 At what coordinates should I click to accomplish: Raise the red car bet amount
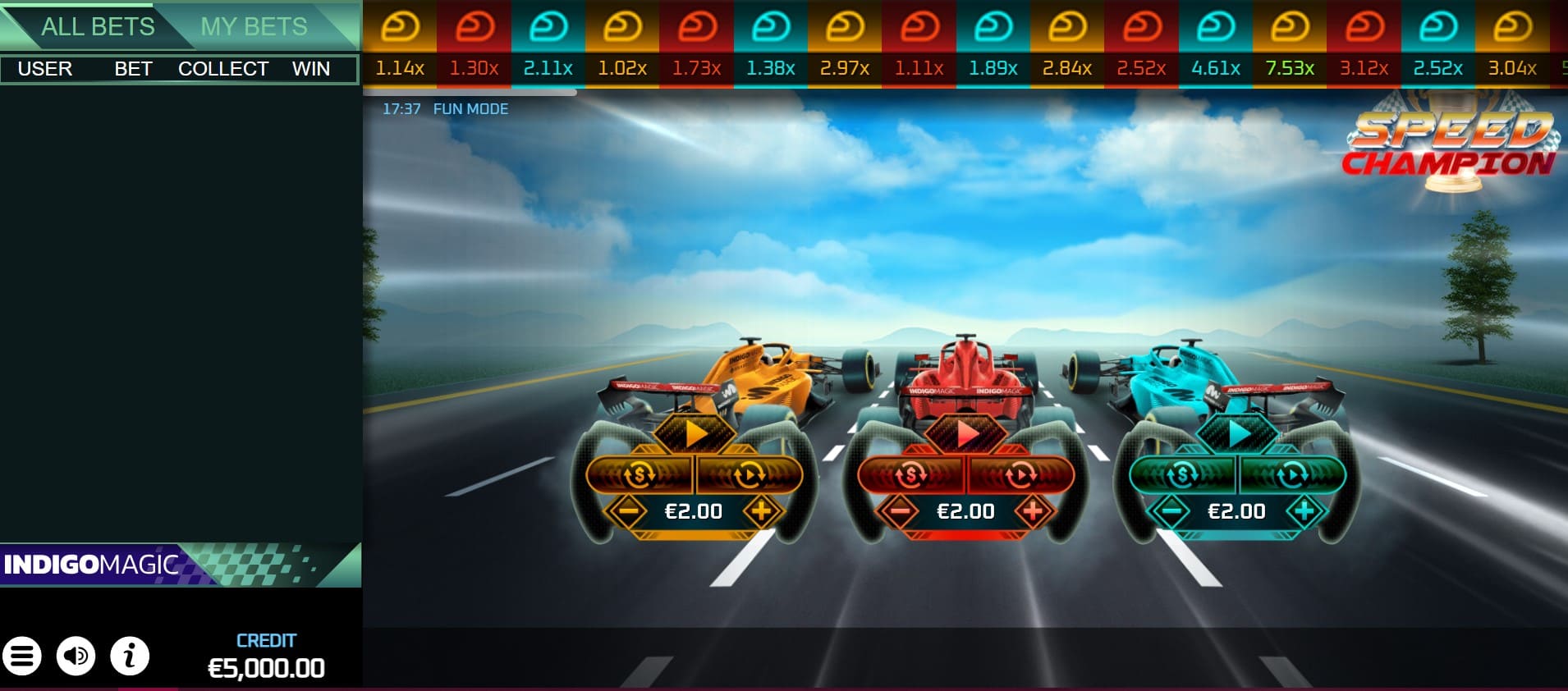(x=1033, y=511)
